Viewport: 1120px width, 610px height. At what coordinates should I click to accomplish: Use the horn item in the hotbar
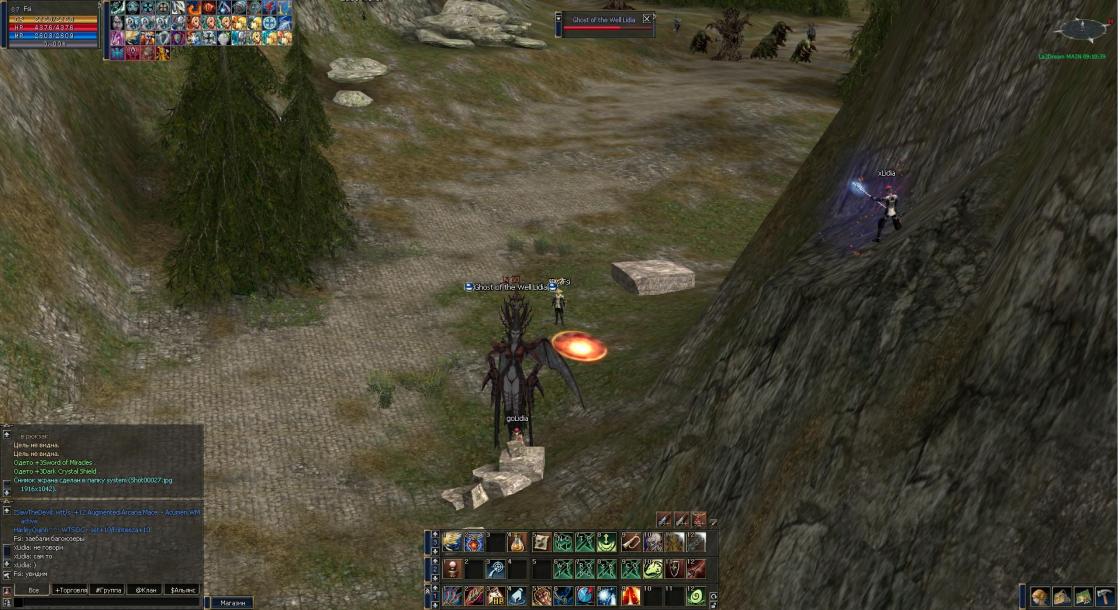[630, 542]
